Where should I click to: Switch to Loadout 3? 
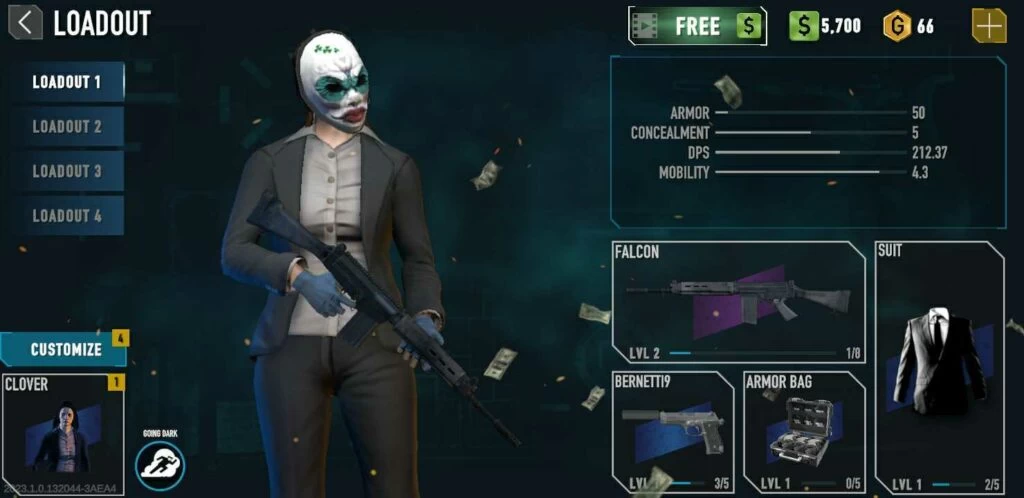(x=67, y=171)
